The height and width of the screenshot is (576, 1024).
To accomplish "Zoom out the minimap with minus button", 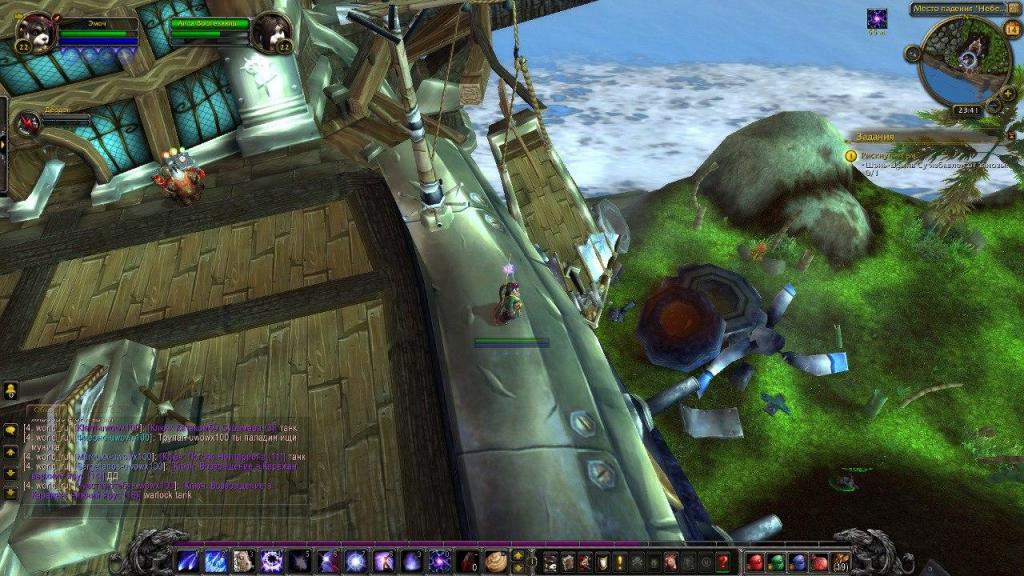I will (993, 107).
